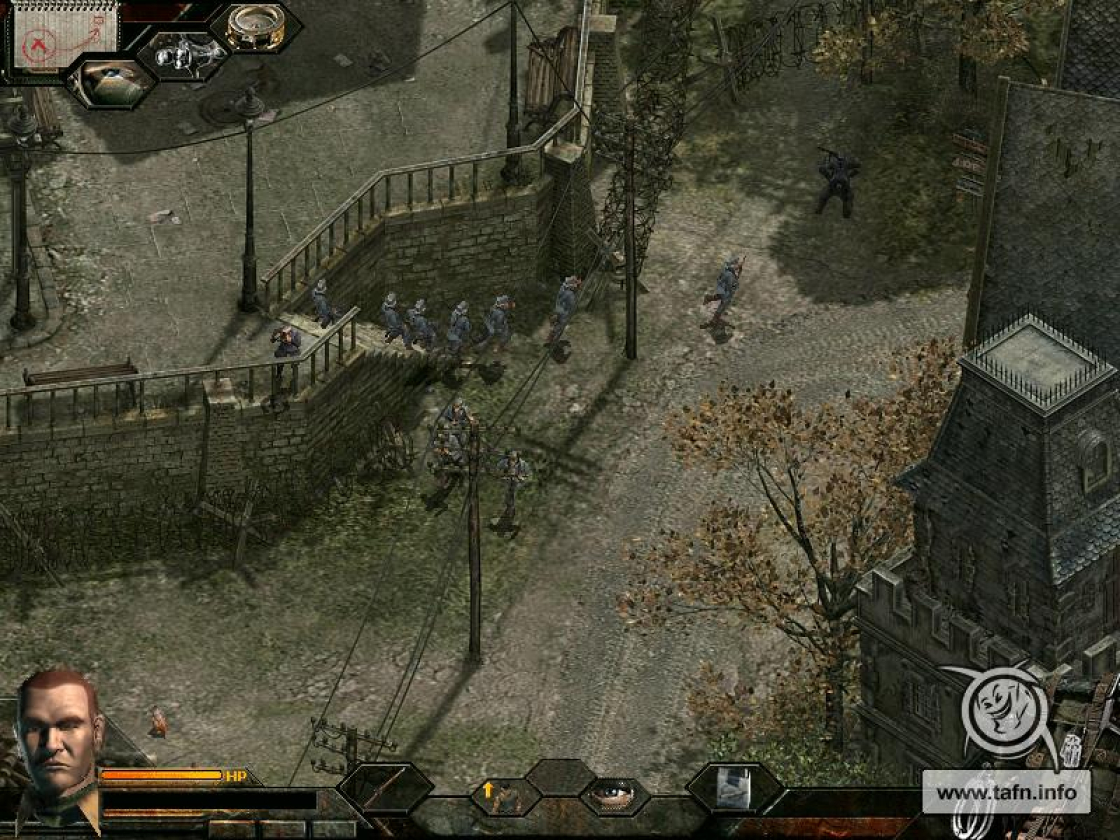Choose the rifle weapon slot
This screenshot has height=840, width=1120.
point(385,789)
